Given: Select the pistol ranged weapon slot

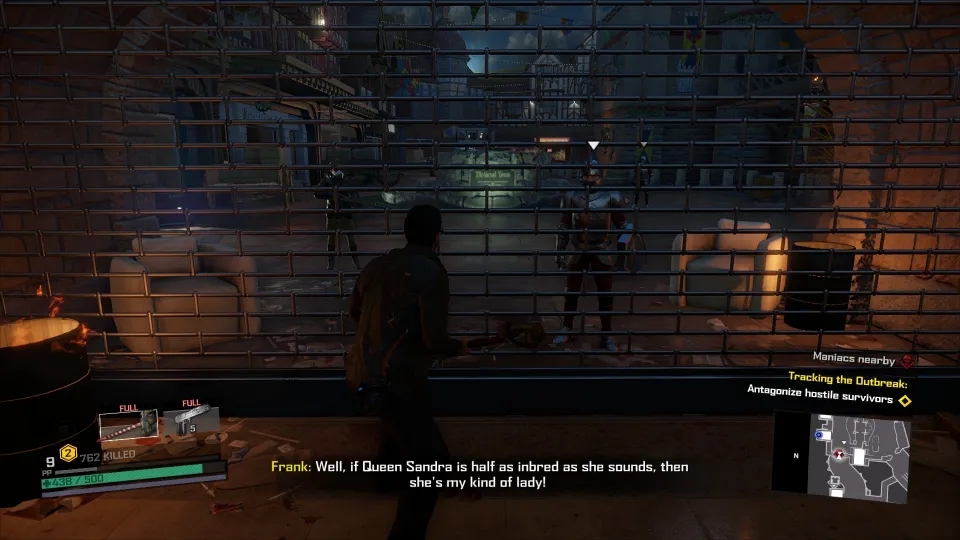Looking at the screenshot, I should tap(192, 421).
